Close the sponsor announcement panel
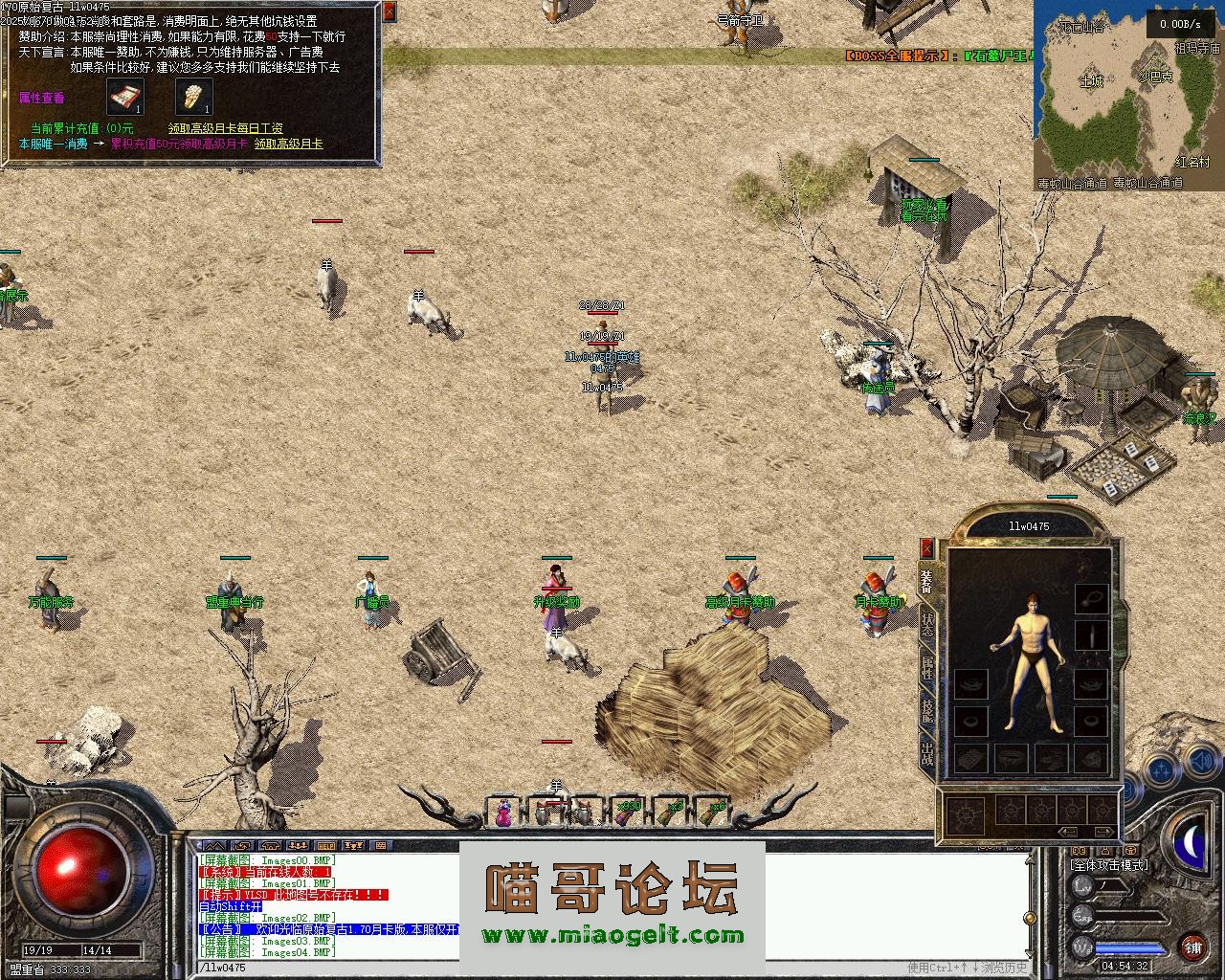This screenshot has height=980, width=1225. 389,11
